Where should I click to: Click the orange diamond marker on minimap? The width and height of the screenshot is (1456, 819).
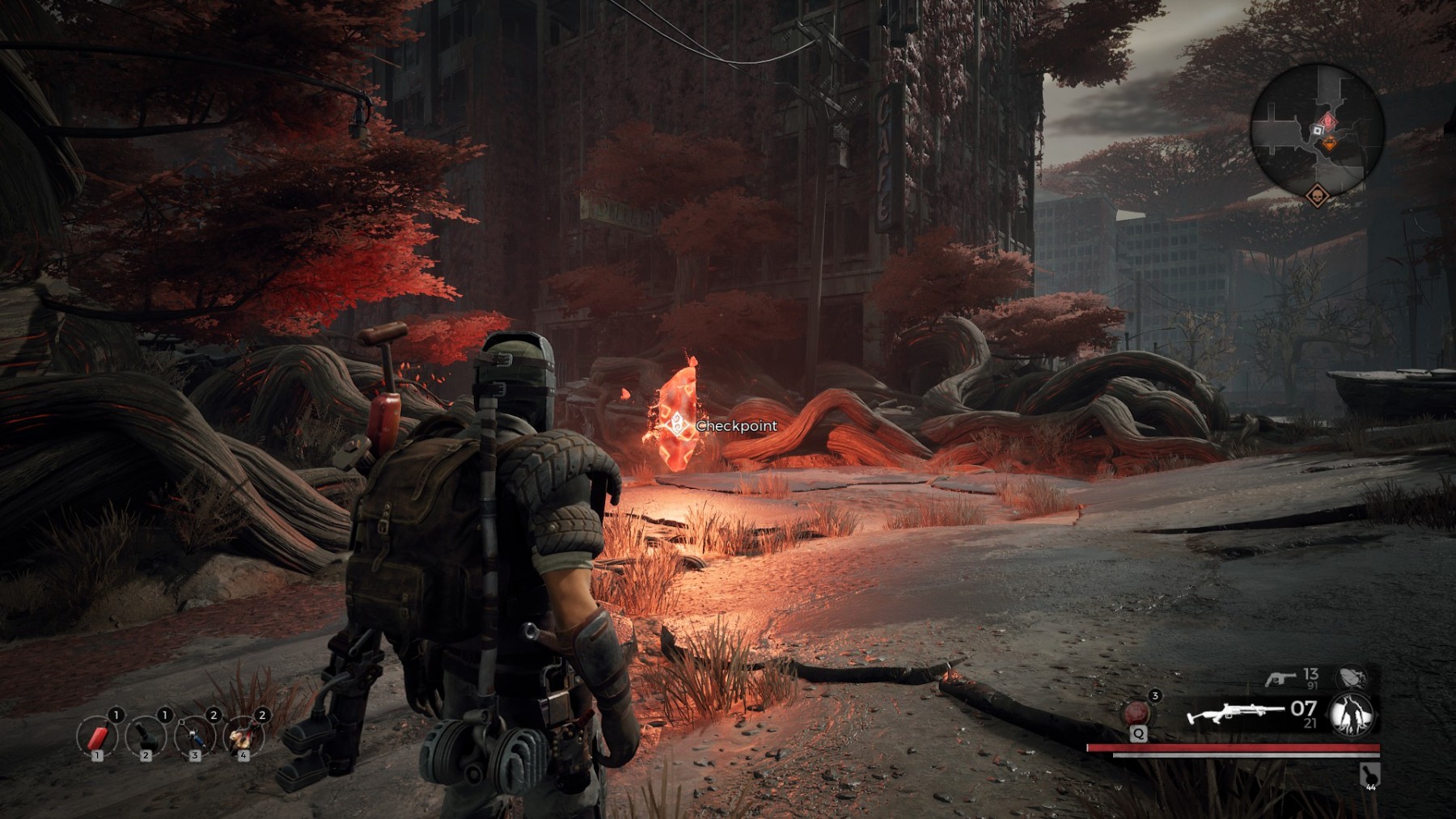(1330, 144)
